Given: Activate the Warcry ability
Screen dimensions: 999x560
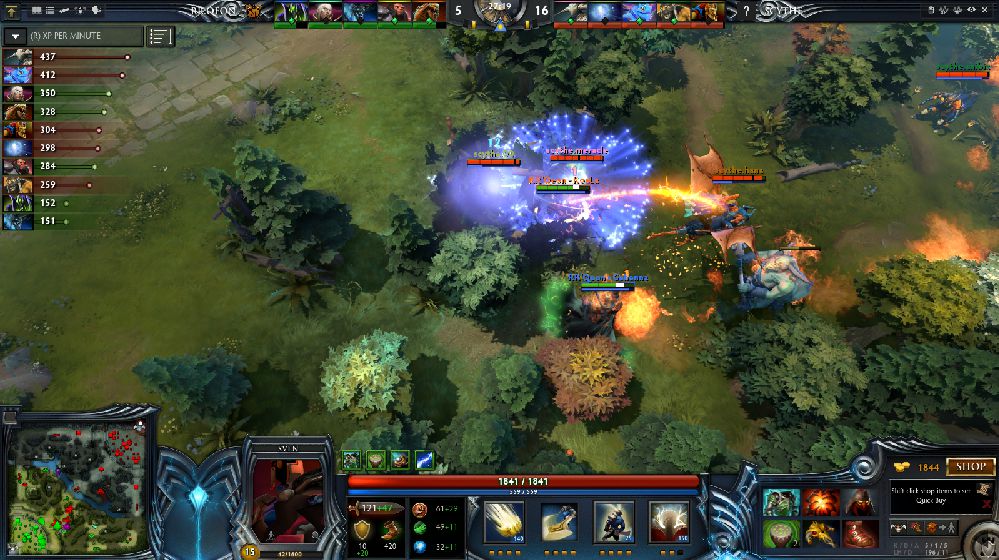Looking at the screenshot, I should 613,523.
